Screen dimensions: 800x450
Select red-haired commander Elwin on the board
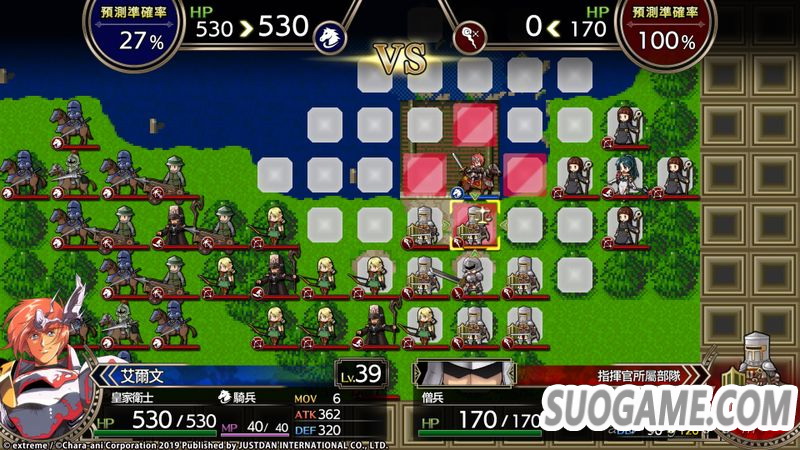(x=474, y=170)
